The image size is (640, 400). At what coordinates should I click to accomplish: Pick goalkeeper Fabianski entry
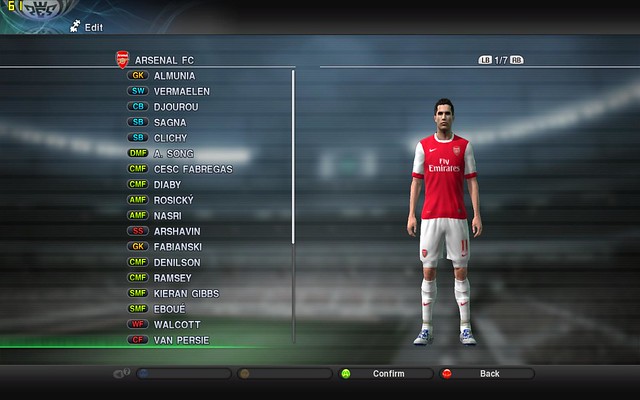(178, 246)
